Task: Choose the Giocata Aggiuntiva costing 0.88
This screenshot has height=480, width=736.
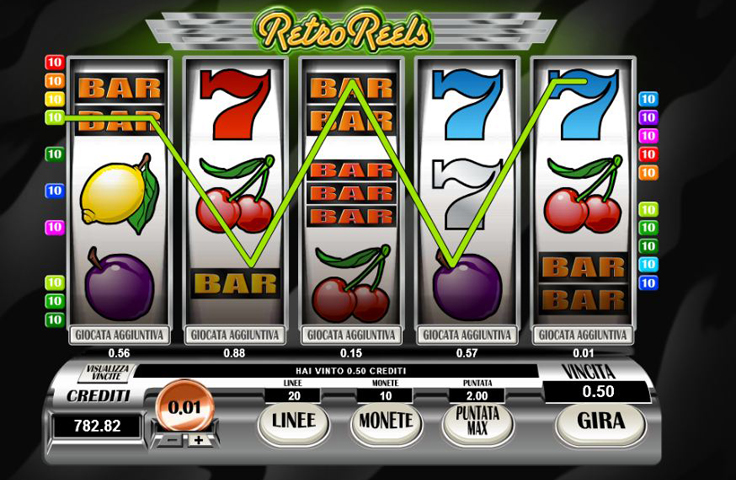Action: click(235, 335)
